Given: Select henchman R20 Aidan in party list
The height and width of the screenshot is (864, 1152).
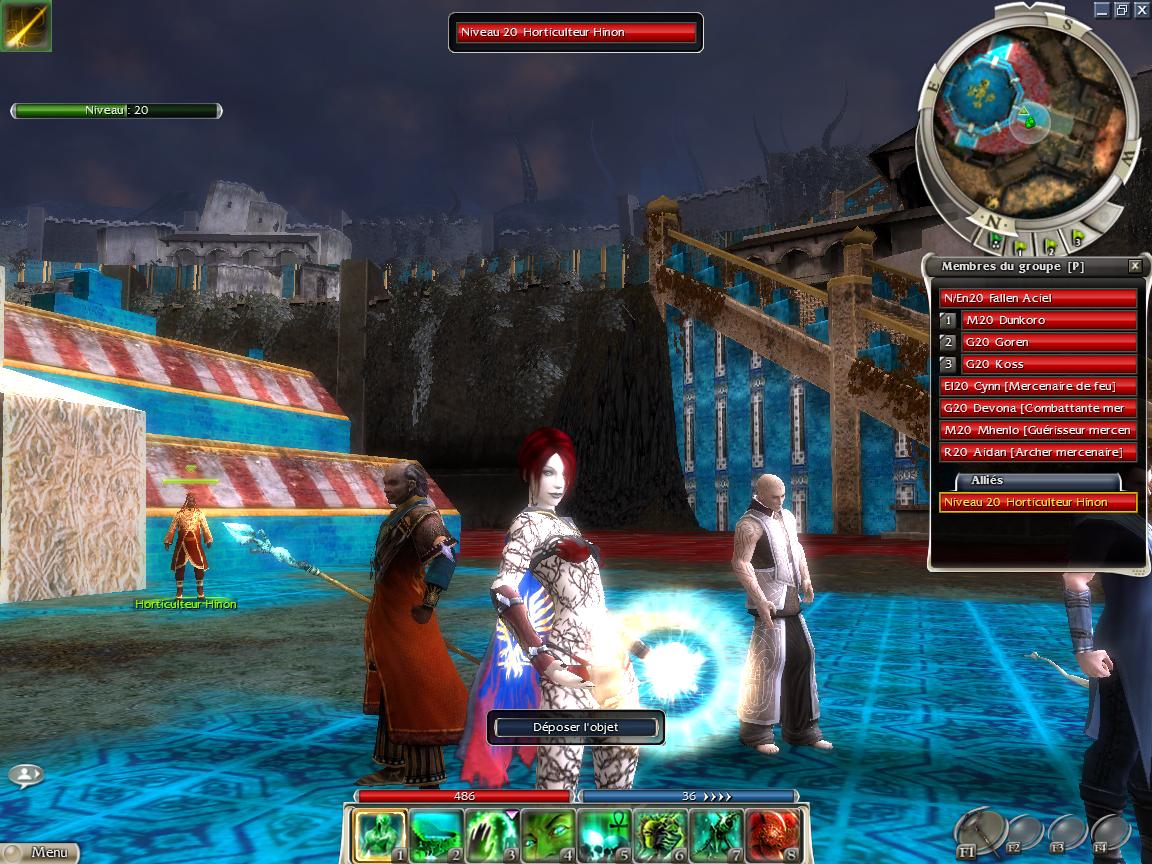Looking at the screenshot, I should tap(1038, 452).
